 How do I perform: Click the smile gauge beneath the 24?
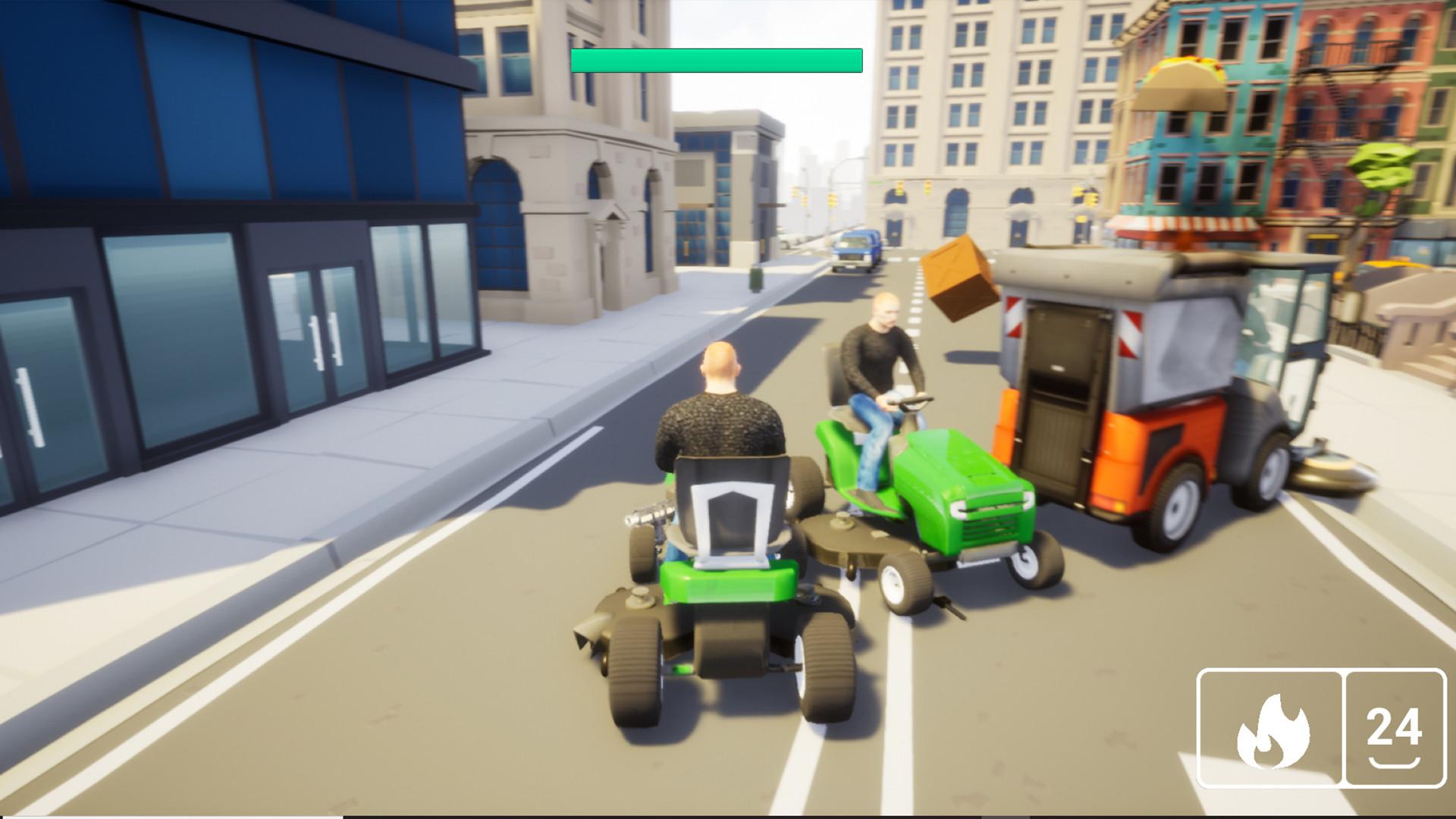tap(1394, 762)
